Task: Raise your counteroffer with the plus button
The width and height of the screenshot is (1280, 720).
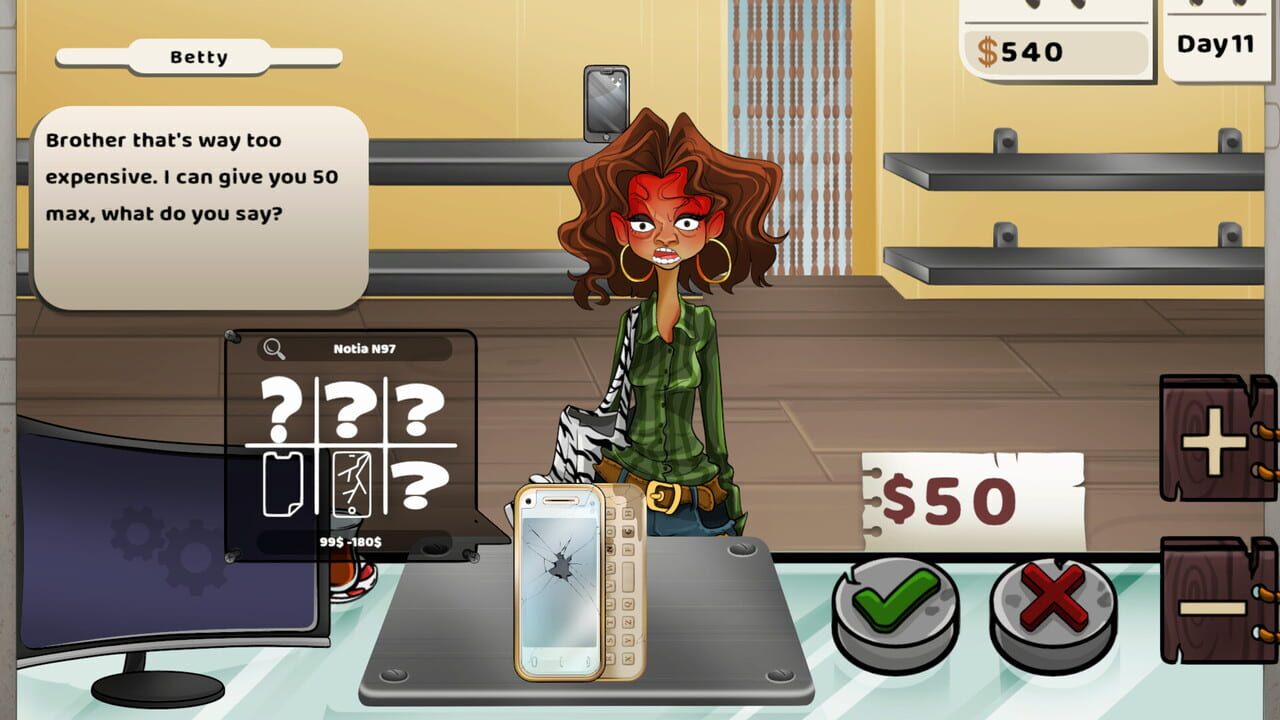Action: point(1216,441)
